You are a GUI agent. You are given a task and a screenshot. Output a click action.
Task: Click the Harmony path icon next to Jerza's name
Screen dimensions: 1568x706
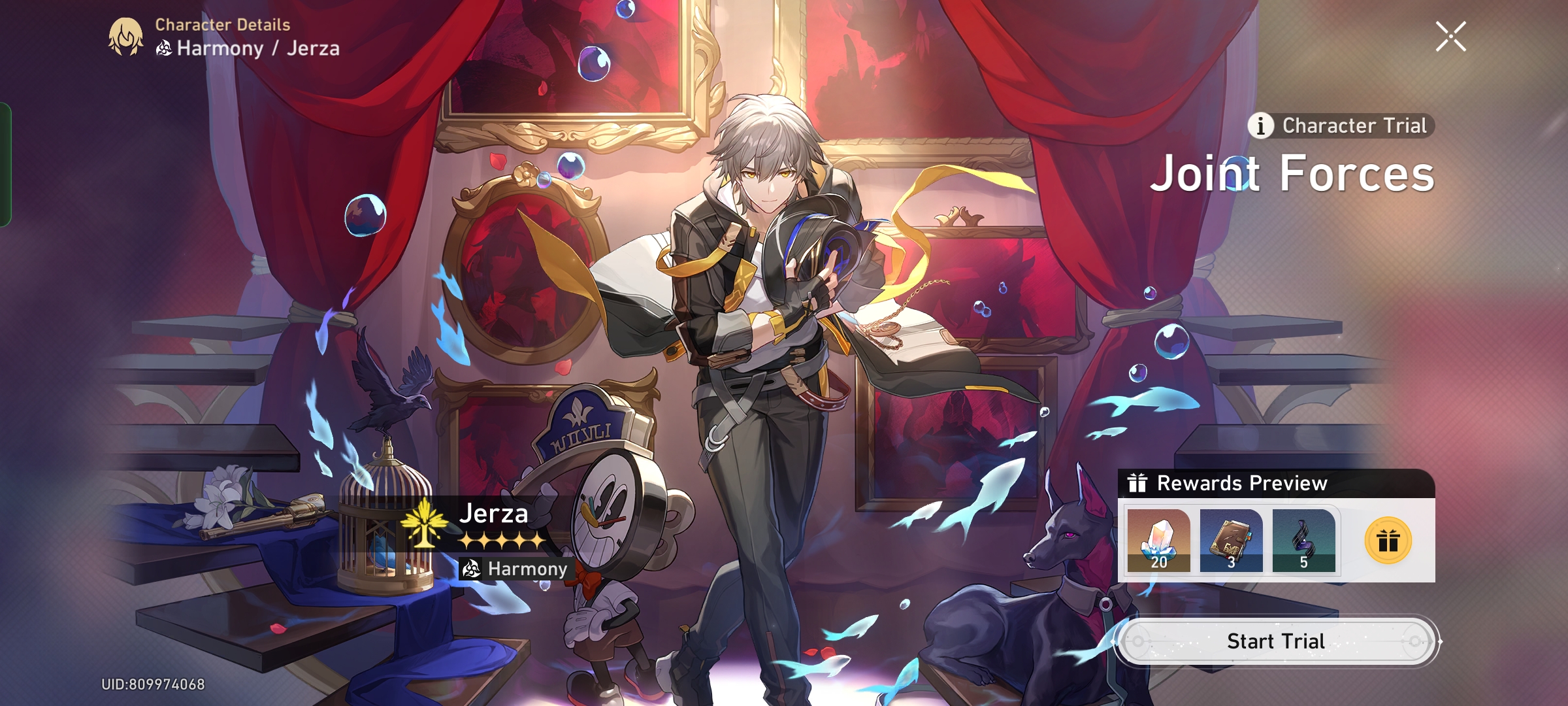point(165,46)
